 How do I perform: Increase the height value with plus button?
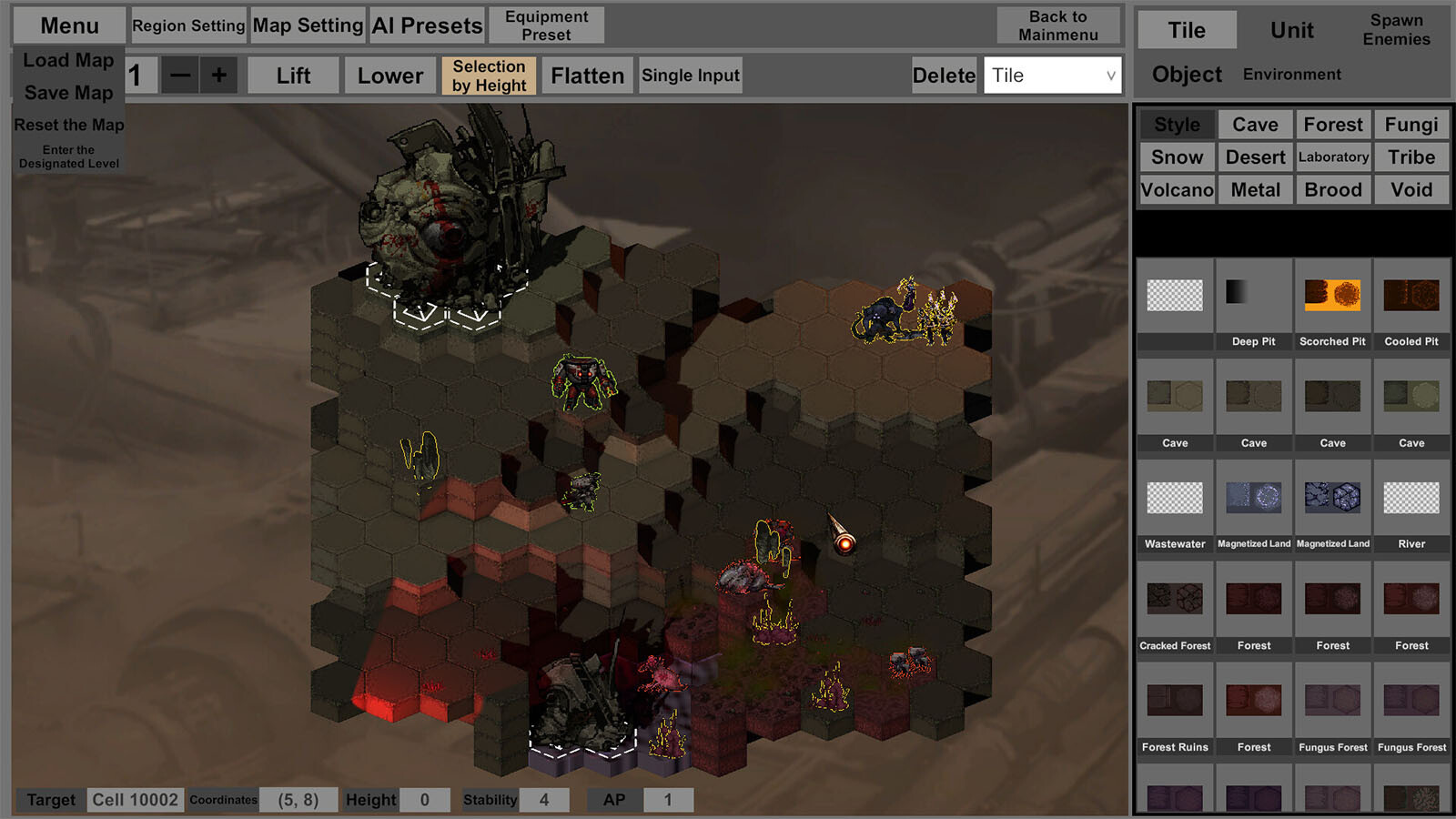219,76
